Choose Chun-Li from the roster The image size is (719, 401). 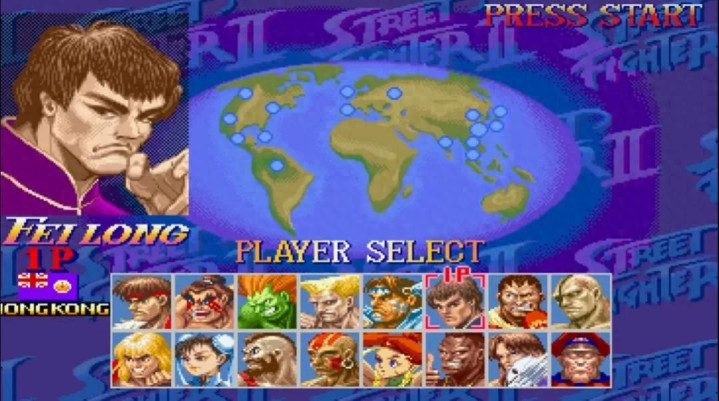tap(204, 359)
